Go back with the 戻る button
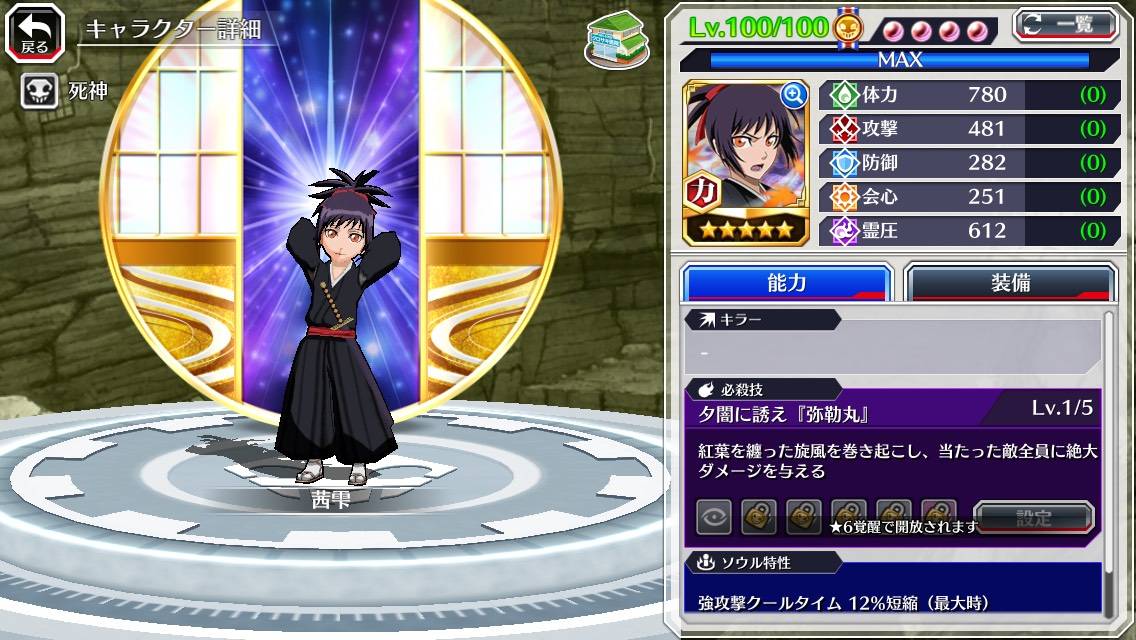Image resolution: width=1136 pixels, height=640 pixels. (35, 33)
